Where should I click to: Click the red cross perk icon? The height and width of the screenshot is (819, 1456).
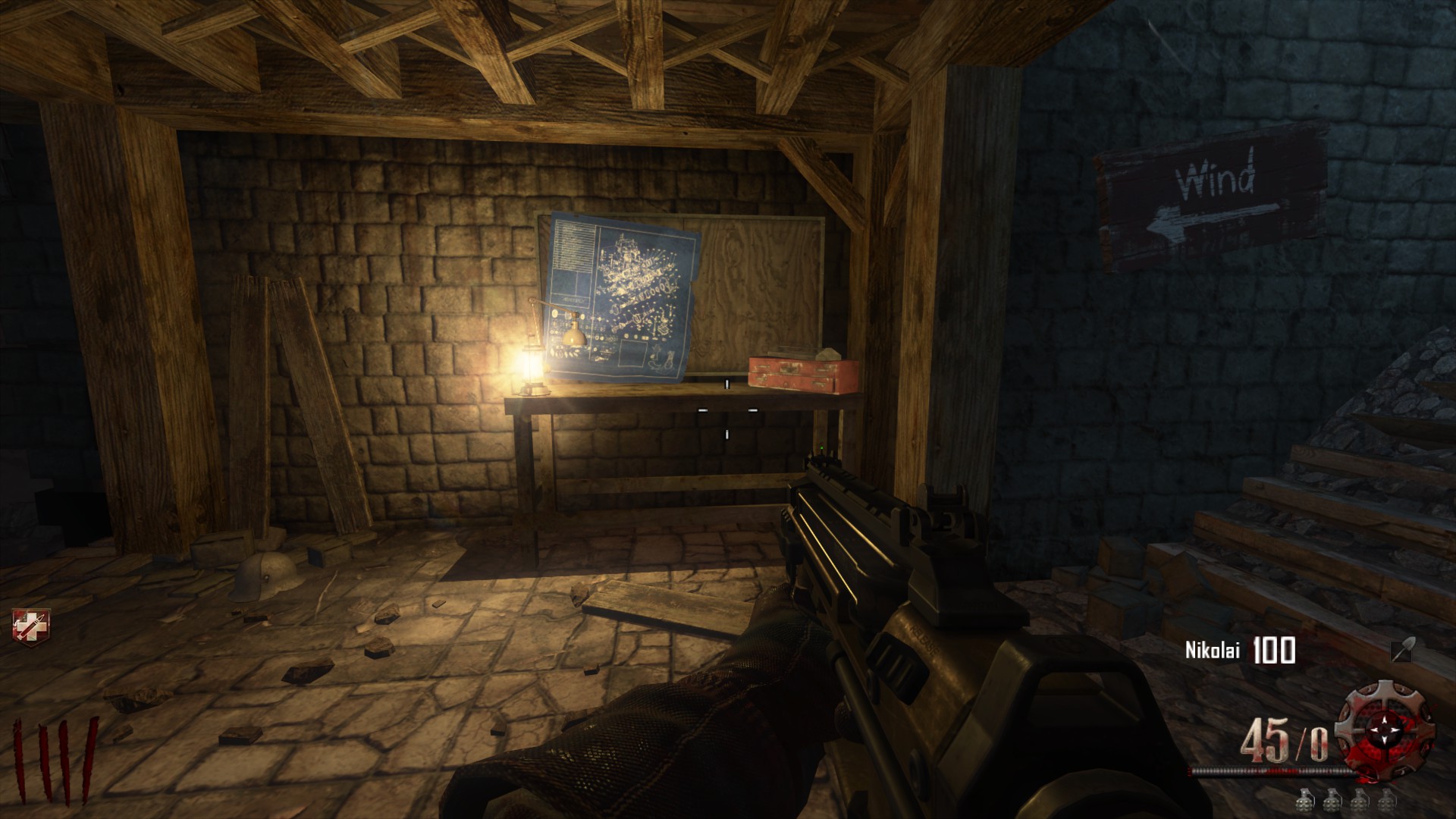click(25, 626)
